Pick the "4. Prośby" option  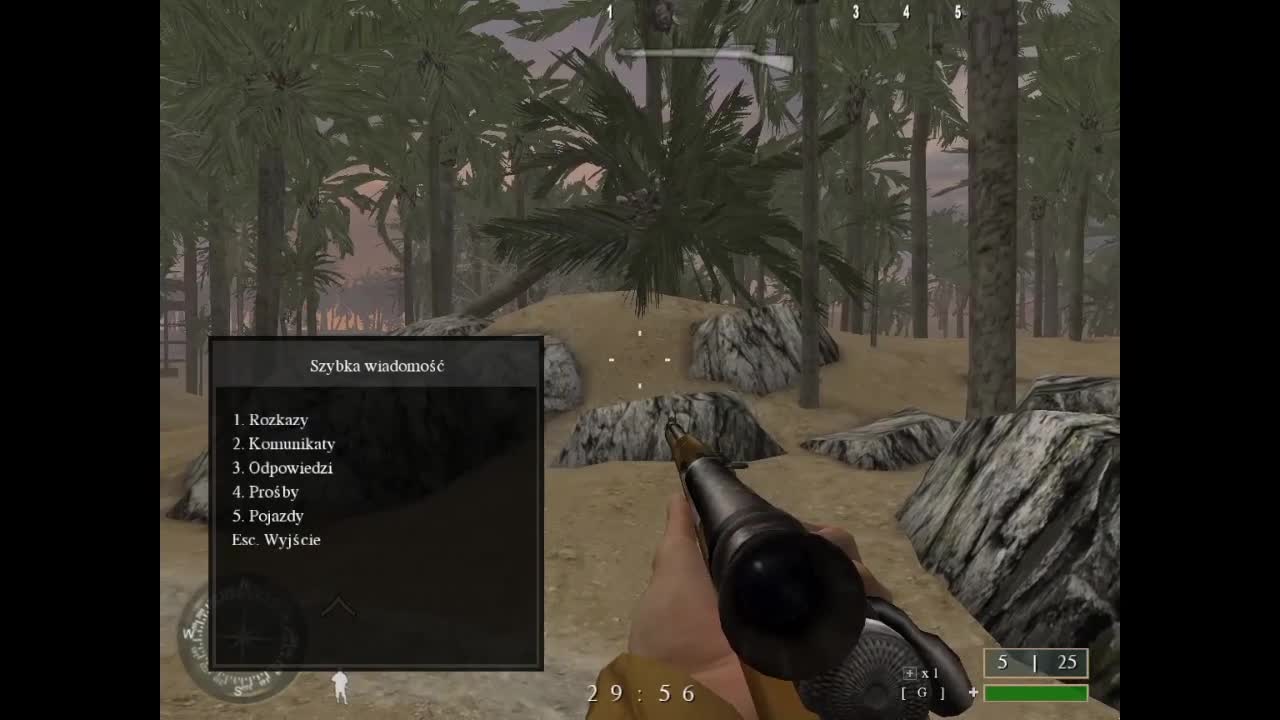[x=265, y=492]
